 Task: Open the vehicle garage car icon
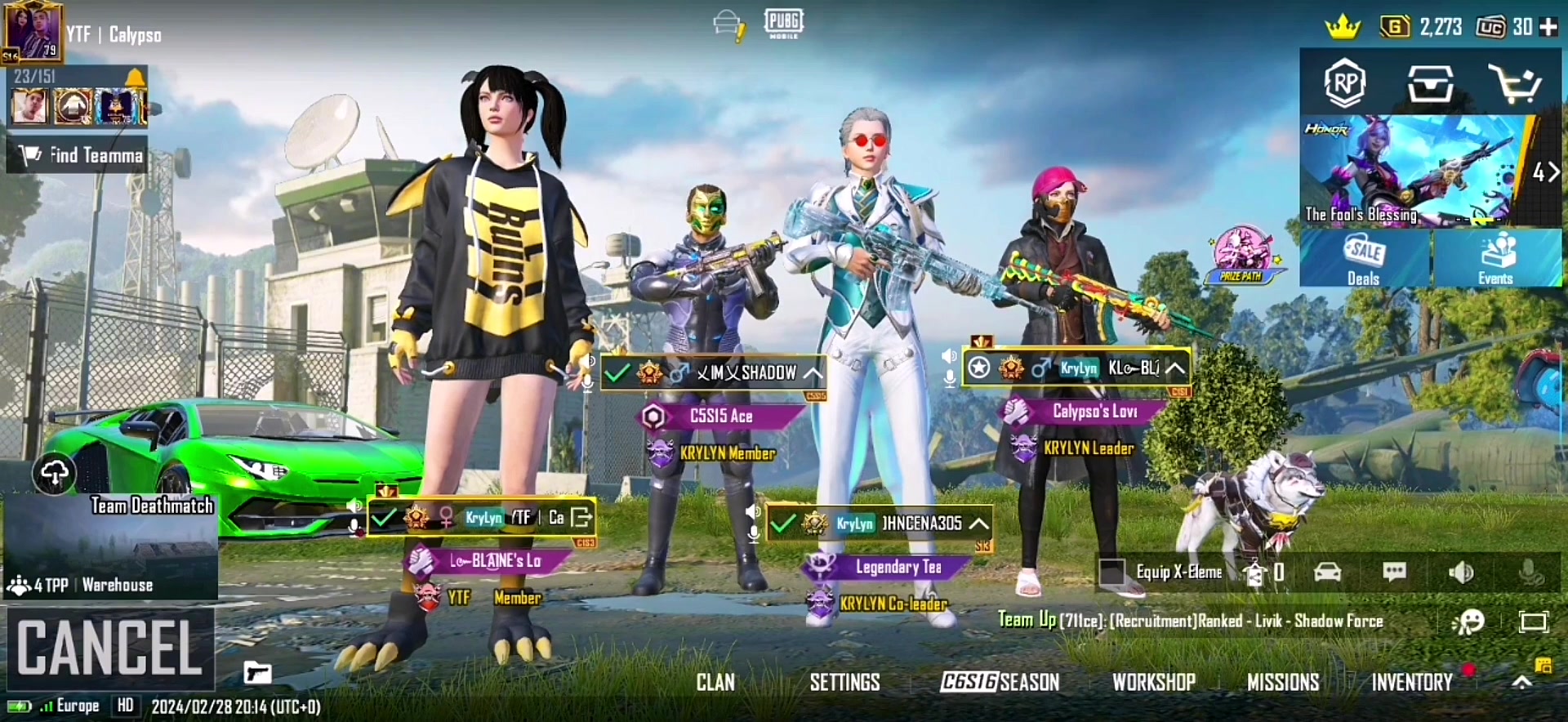[x=1328, y=572]
